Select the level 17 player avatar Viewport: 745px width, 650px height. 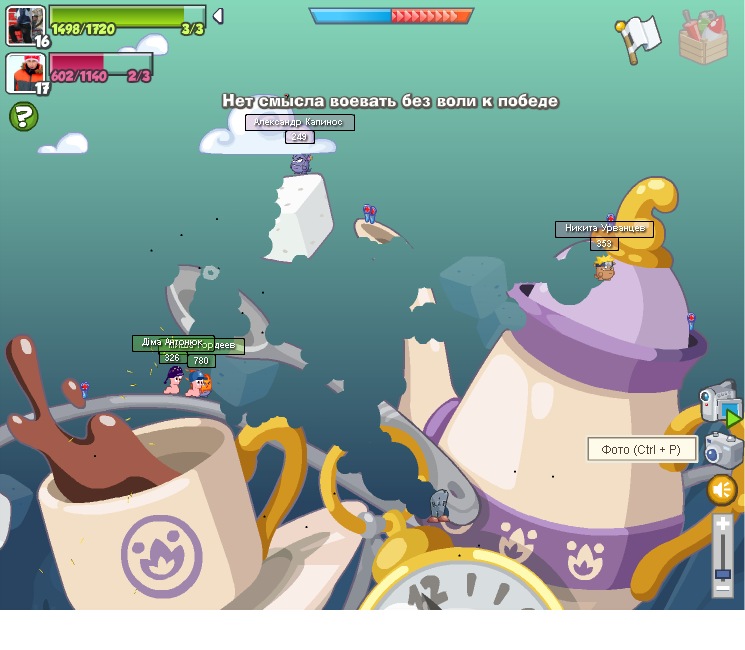tap(26, 73)
